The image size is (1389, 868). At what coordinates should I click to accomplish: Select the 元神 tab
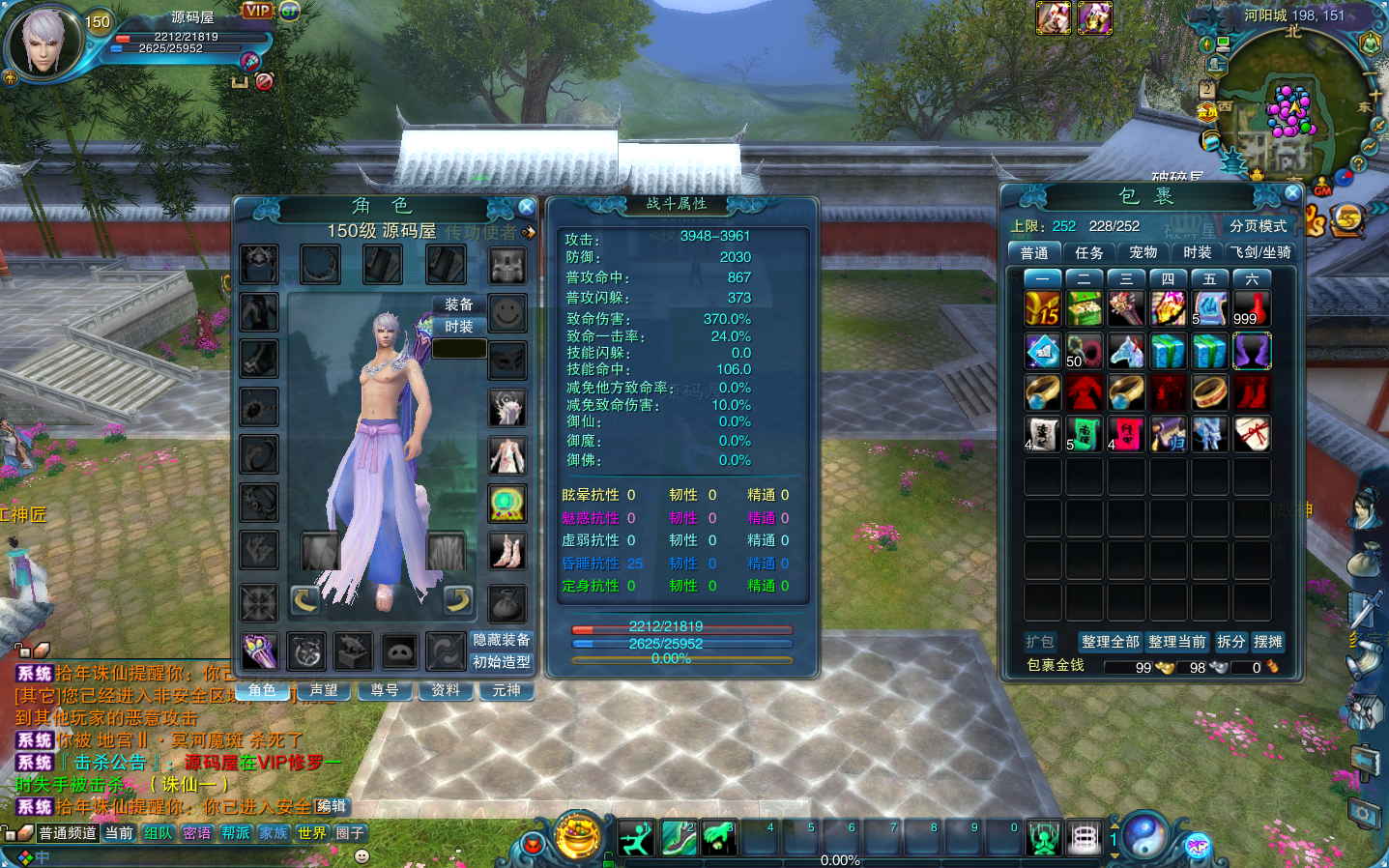(x=506, y=690)
